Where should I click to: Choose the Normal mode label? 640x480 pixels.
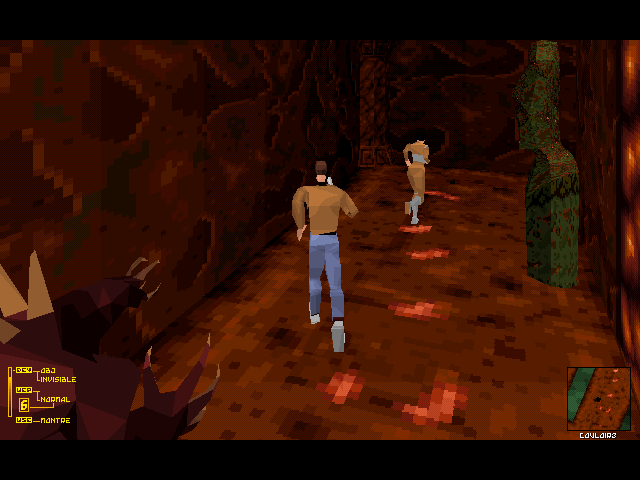(54, 399)
